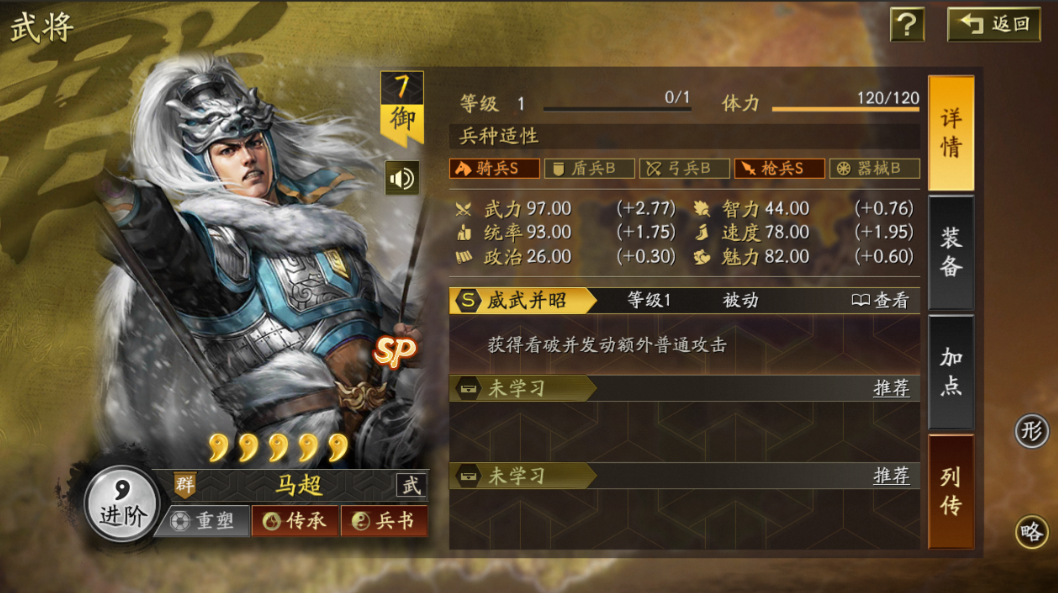This screenshot has height=593, width=1058.
Task: Click 推荐 on the second unlearned skill slot
Action: coord(891,475)
